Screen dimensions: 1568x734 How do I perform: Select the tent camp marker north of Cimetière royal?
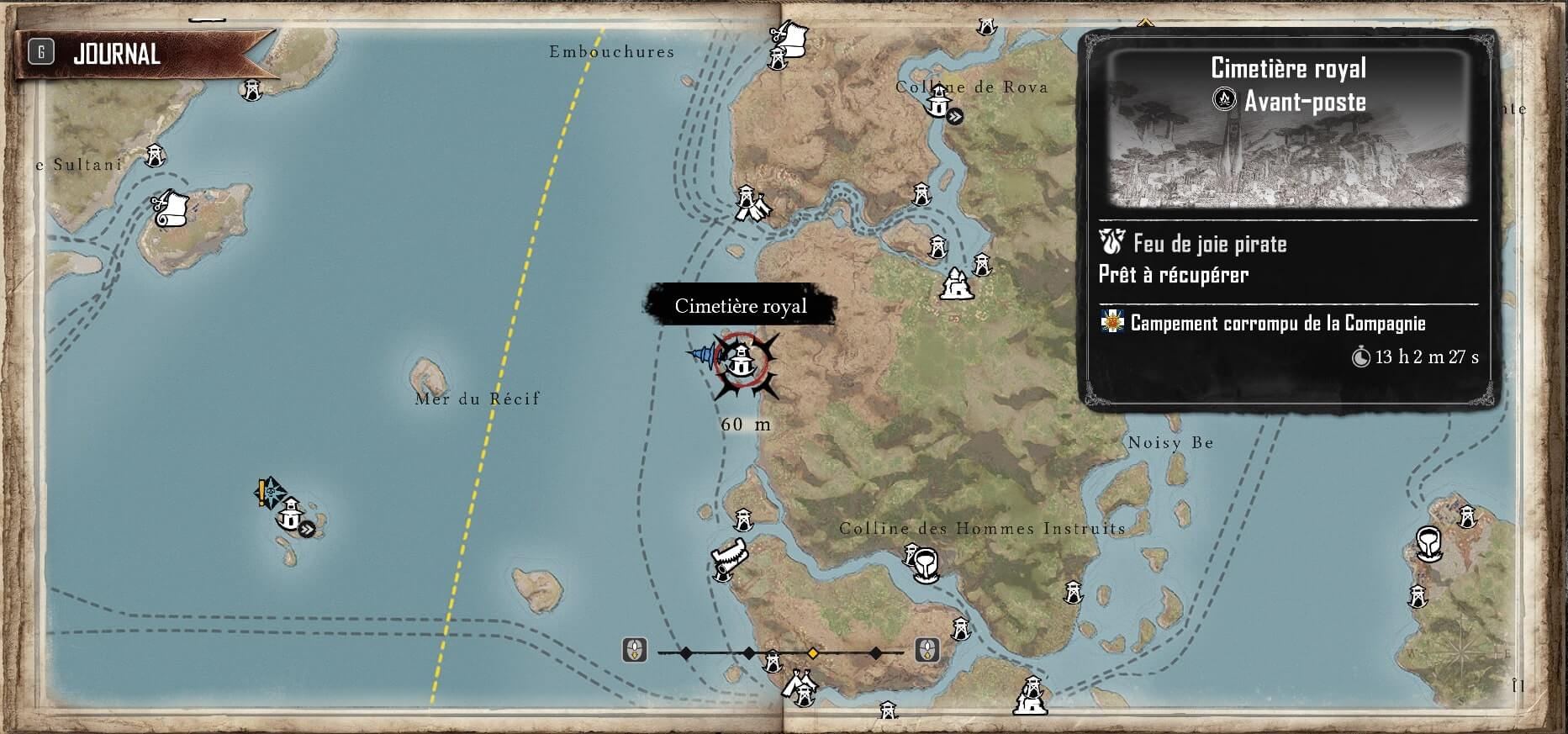750,203
